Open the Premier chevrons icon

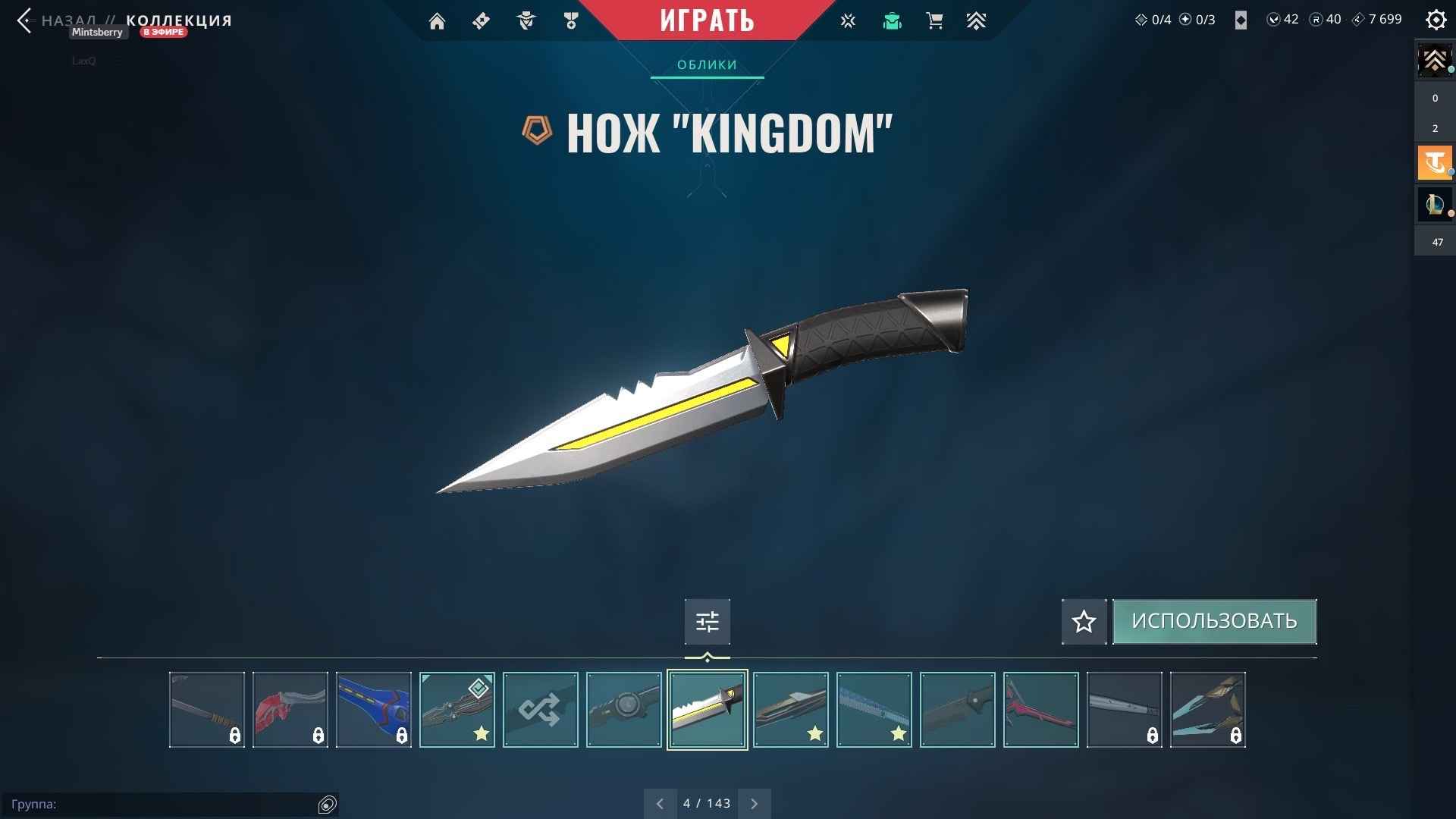[976, 20]
